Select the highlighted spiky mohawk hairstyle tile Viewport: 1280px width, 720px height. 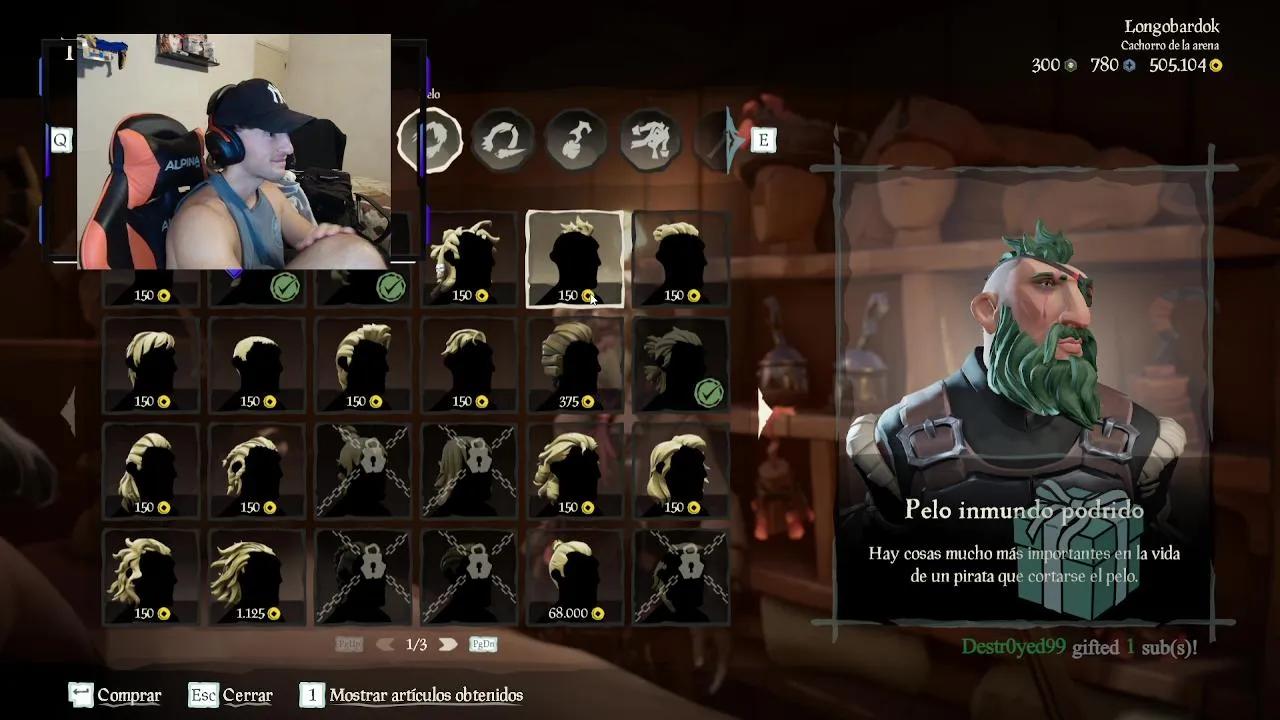574,259
